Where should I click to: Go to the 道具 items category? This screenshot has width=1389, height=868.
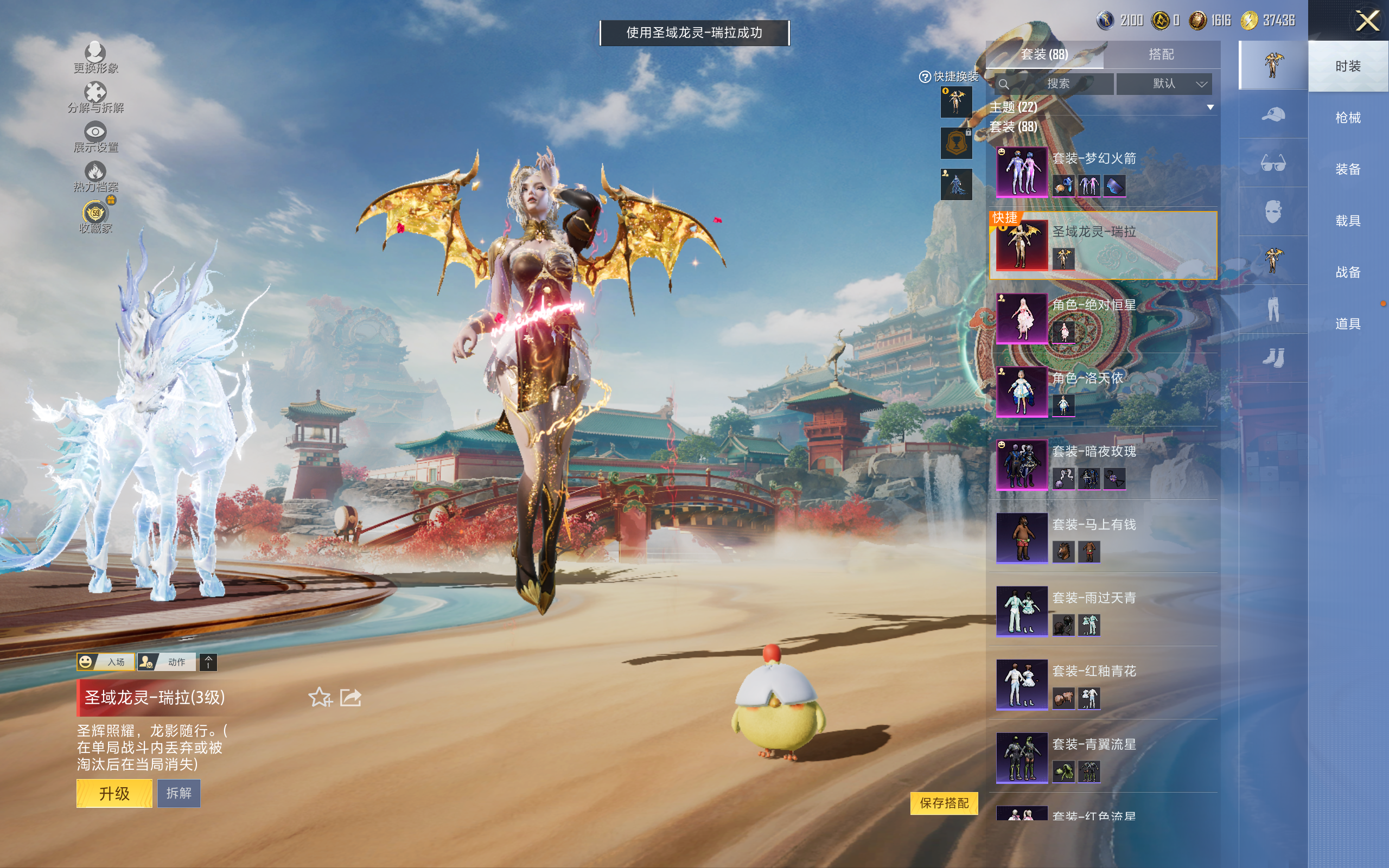coord(1347,324)
